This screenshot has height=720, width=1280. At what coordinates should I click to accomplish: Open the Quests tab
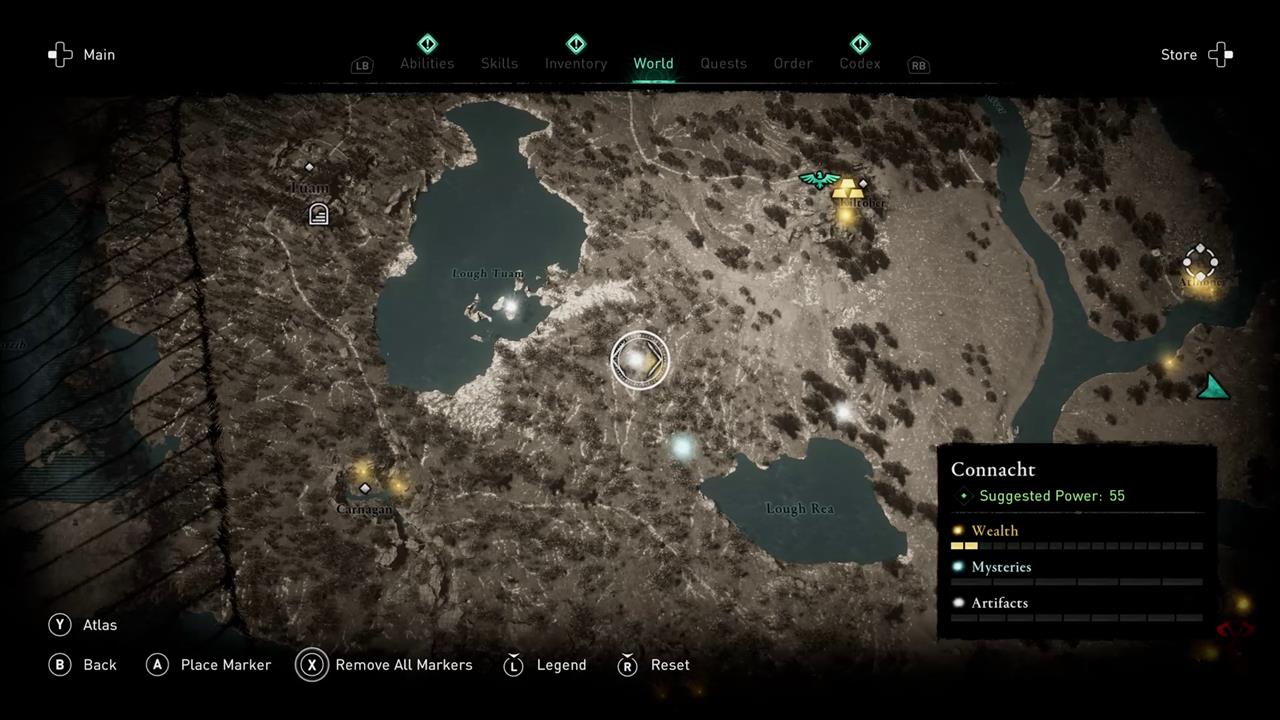point(723,63)
